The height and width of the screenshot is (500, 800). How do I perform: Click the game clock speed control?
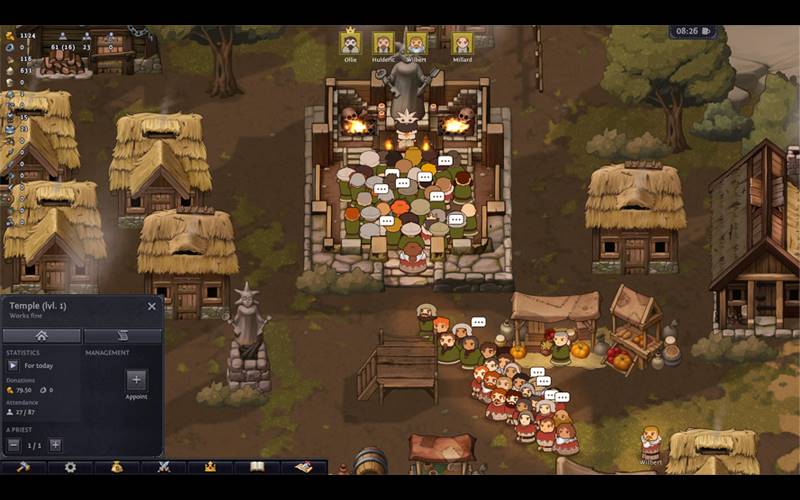(x=694, y=31)
